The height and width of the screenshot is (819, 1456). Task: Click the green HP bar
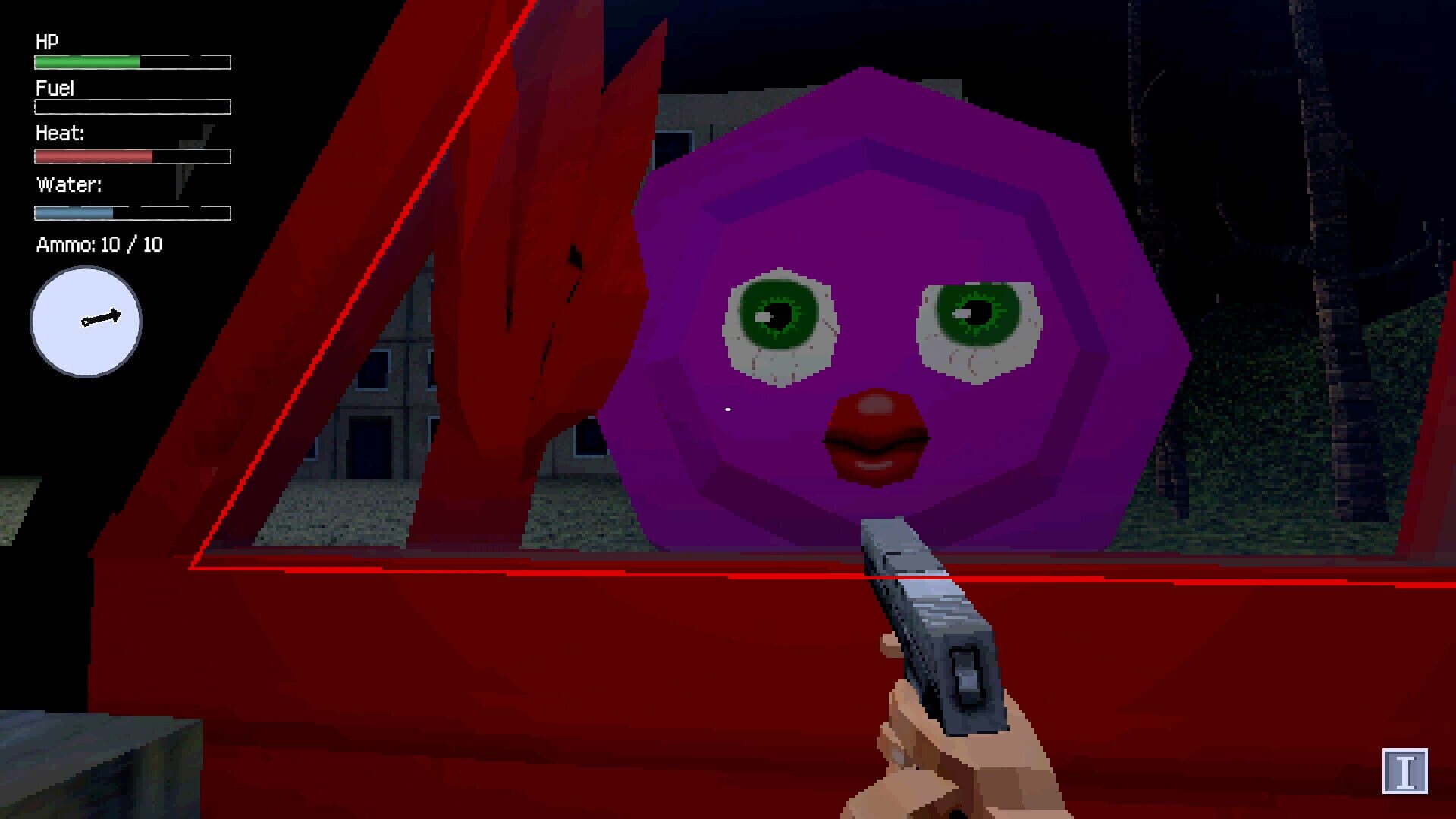tap(85, 61)
